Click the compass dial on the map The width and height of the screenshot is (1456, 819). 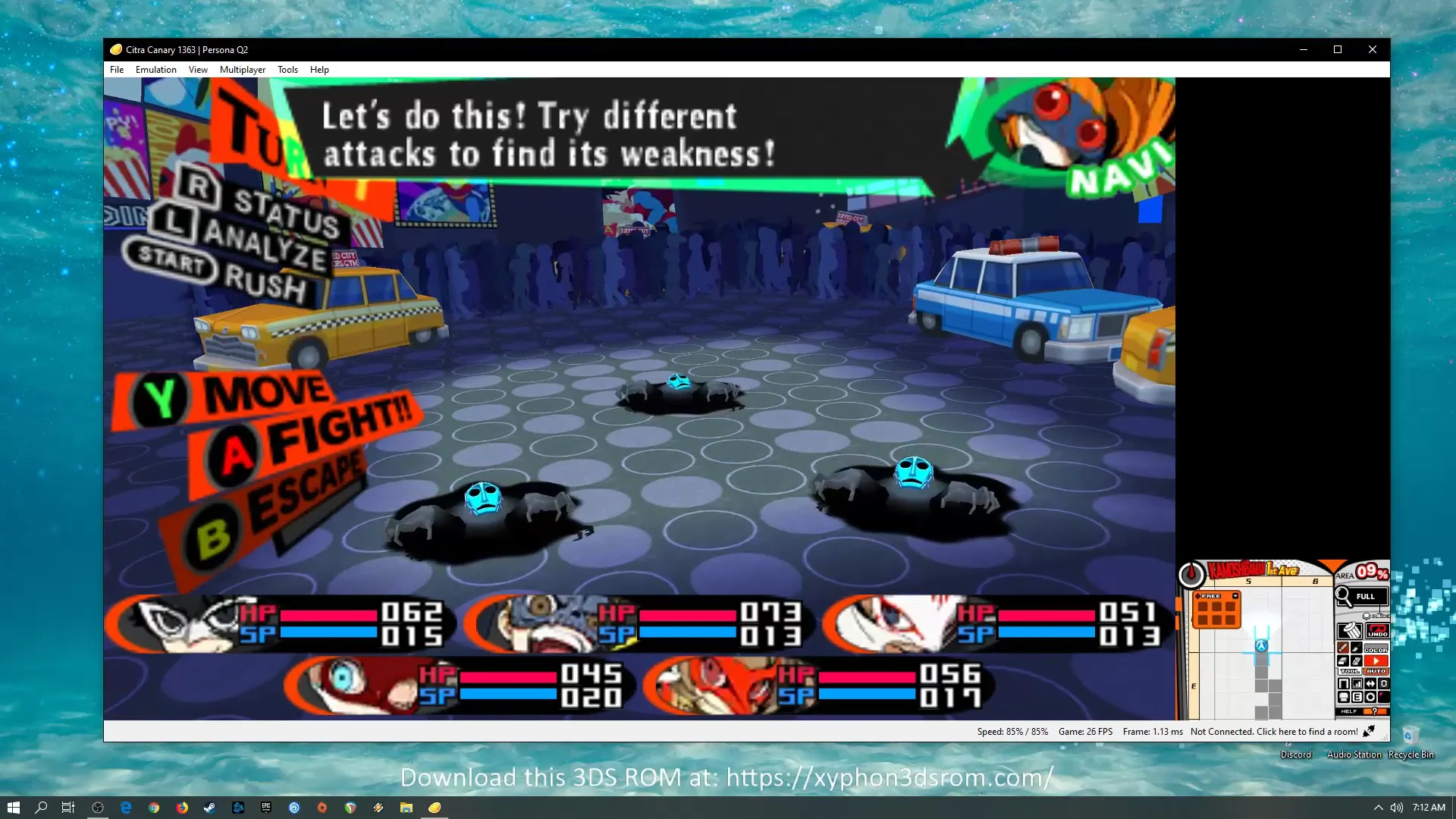click(x=1191, y=575)
